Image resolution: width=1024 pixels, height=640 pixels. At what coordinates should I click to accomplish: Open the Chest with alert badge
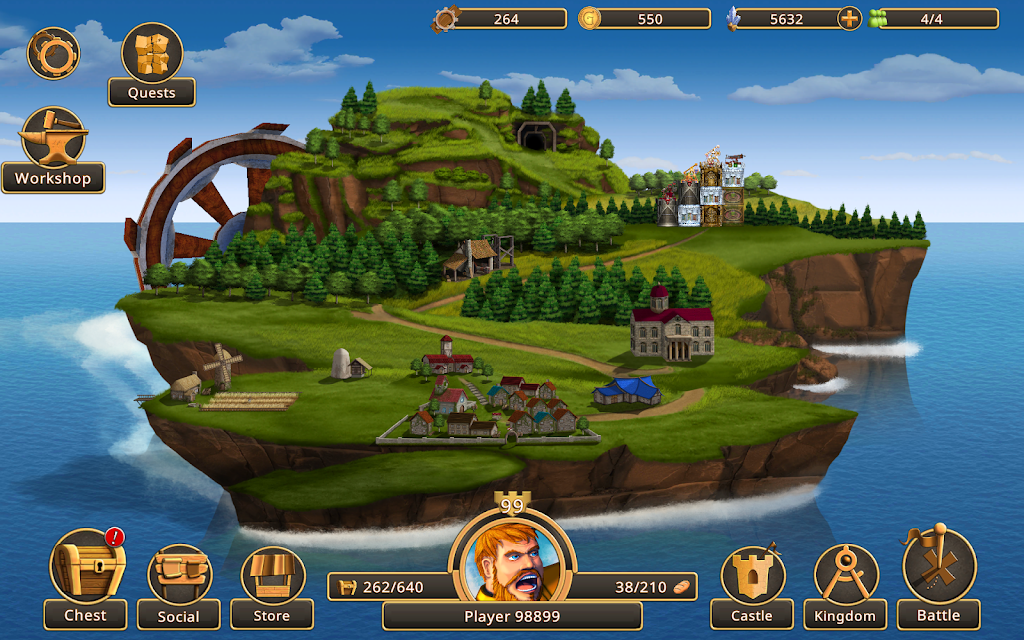point(87,577)
